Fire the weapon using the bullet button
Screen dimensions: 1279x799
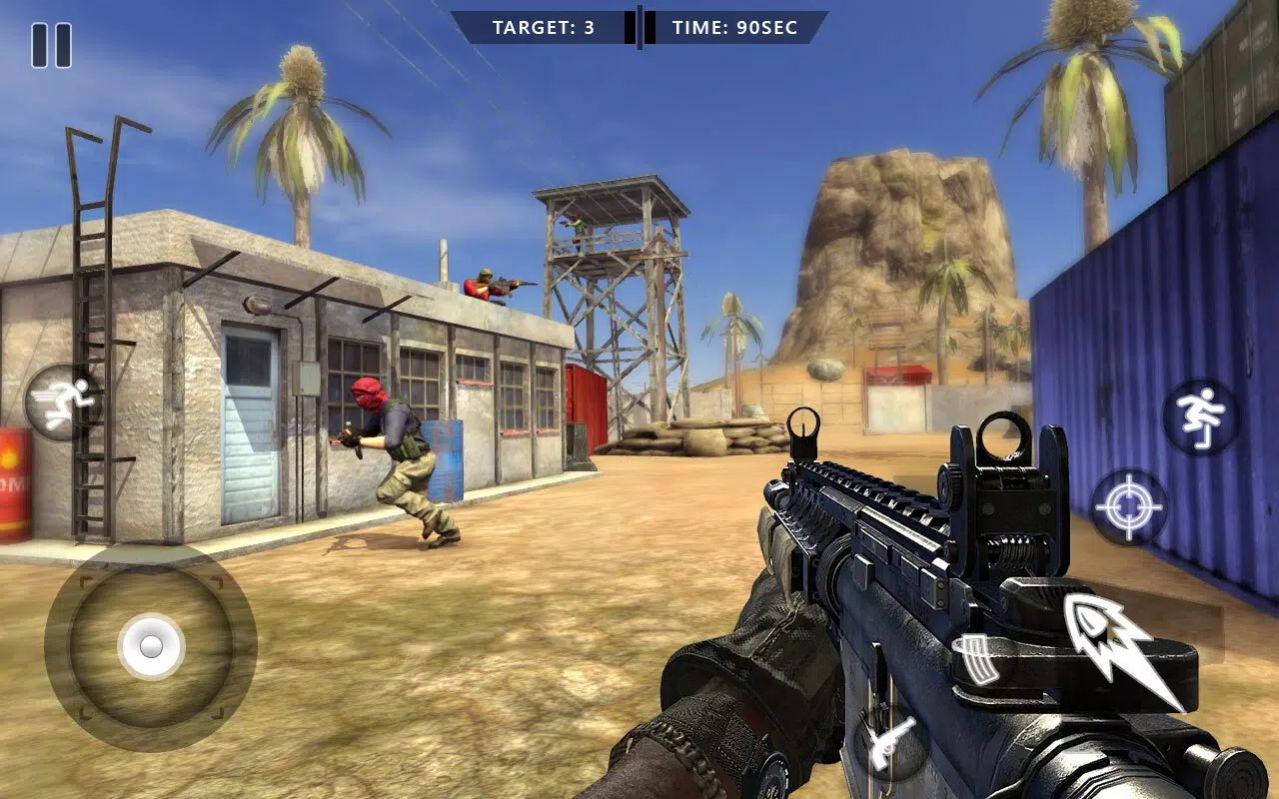[x=1116, y=642]
